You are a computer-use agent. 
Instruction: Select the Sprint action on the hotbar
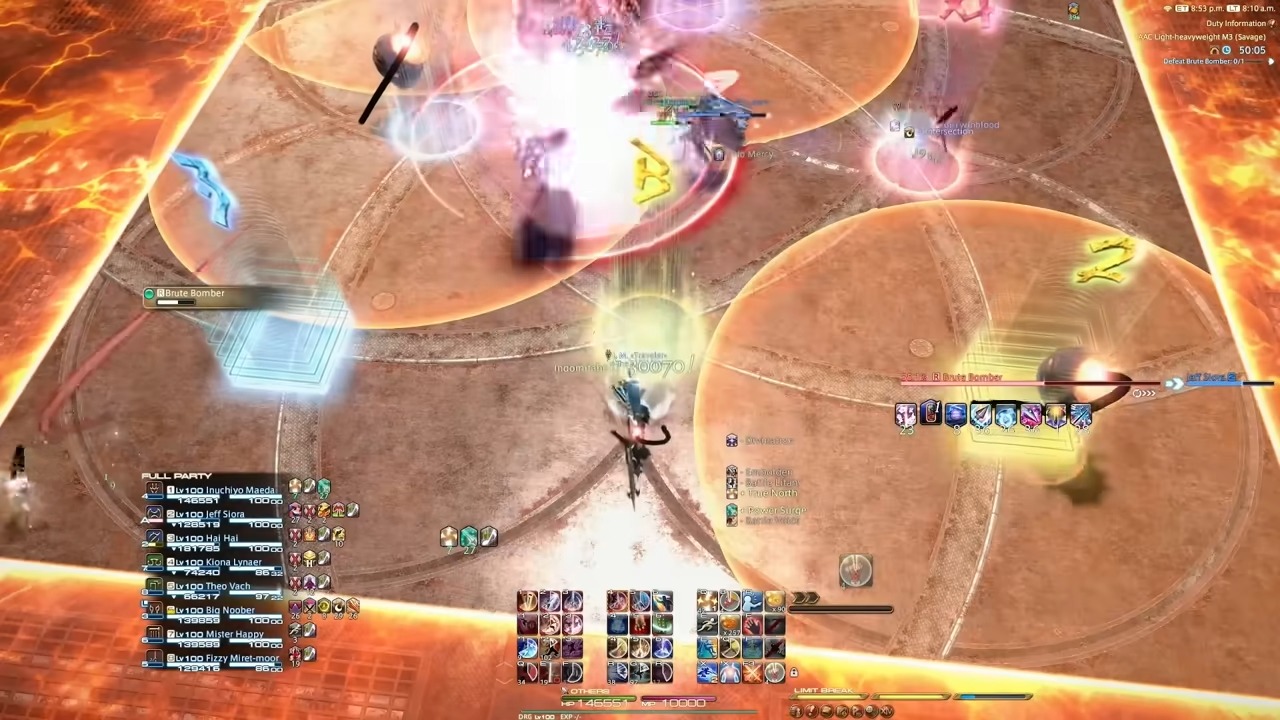706,624
